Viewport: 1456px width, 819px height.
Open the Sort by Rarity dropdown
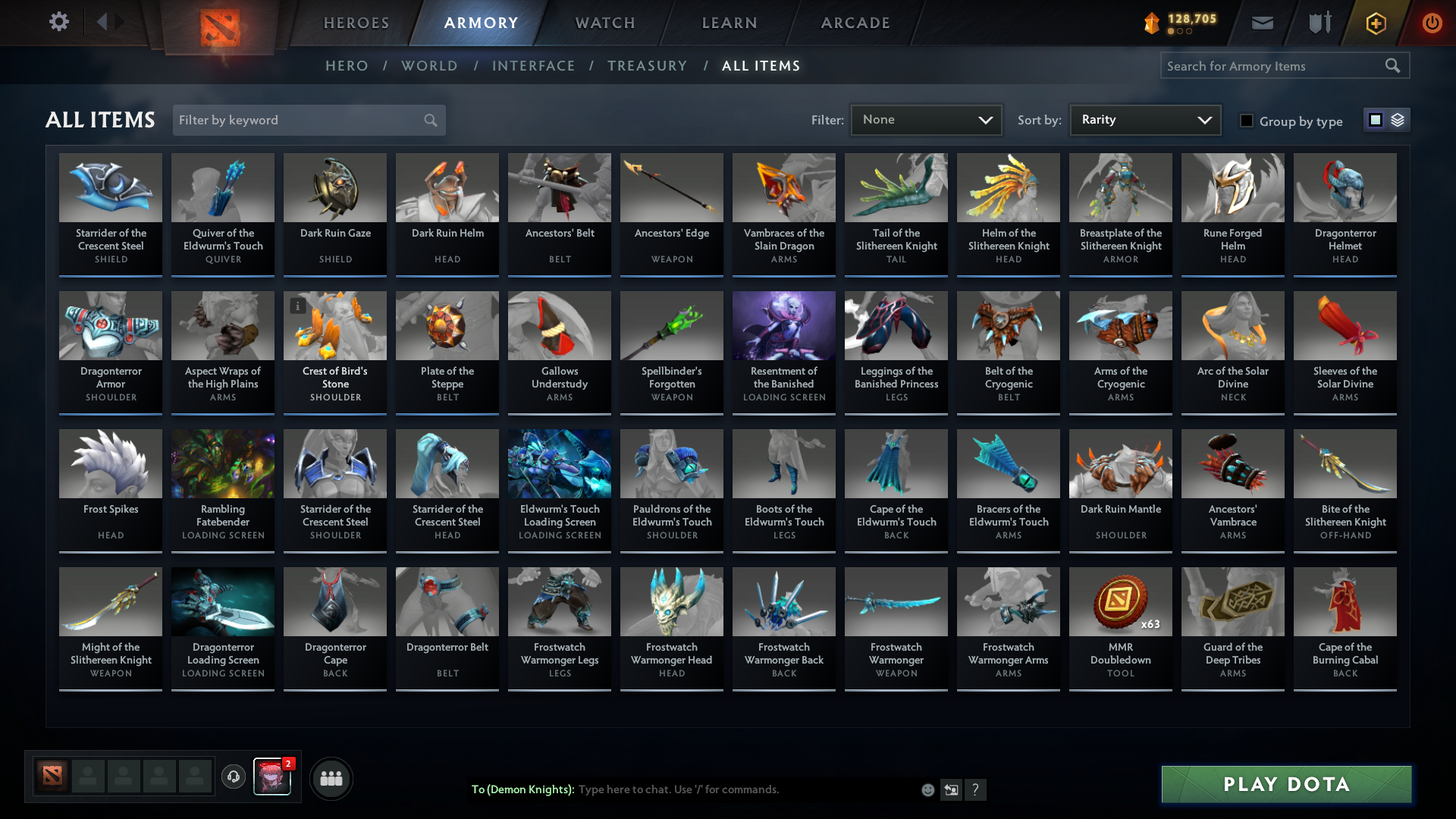(1144, 120)
